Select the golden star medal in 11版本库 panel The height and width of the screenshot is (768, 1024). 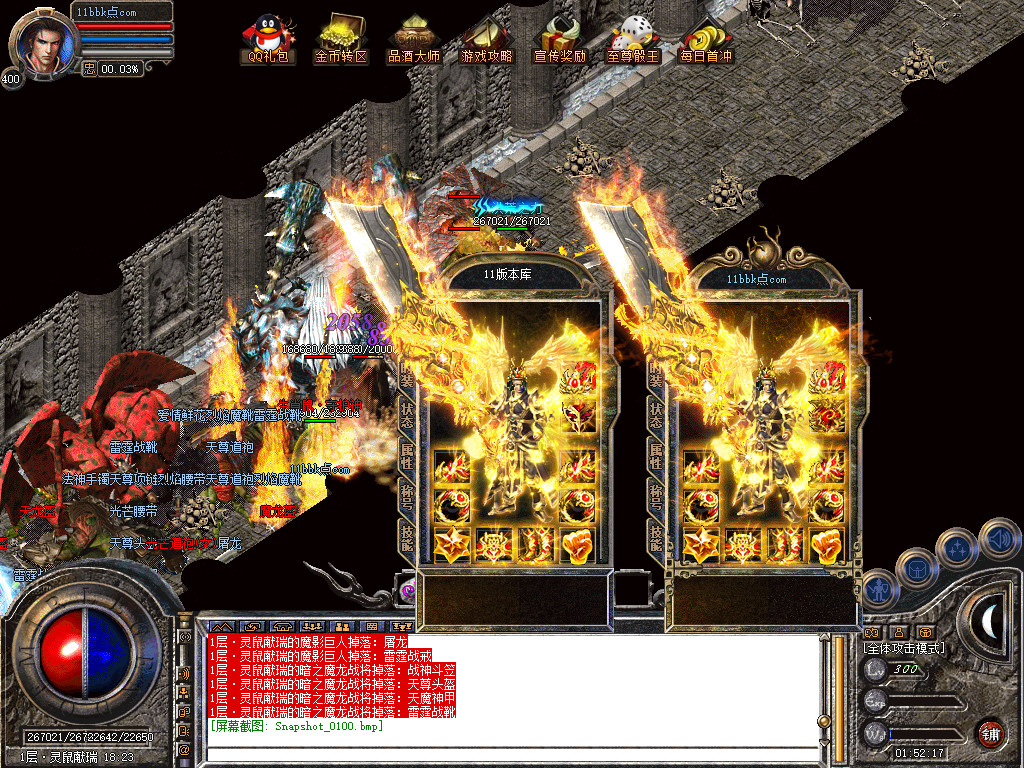(451, 545)
